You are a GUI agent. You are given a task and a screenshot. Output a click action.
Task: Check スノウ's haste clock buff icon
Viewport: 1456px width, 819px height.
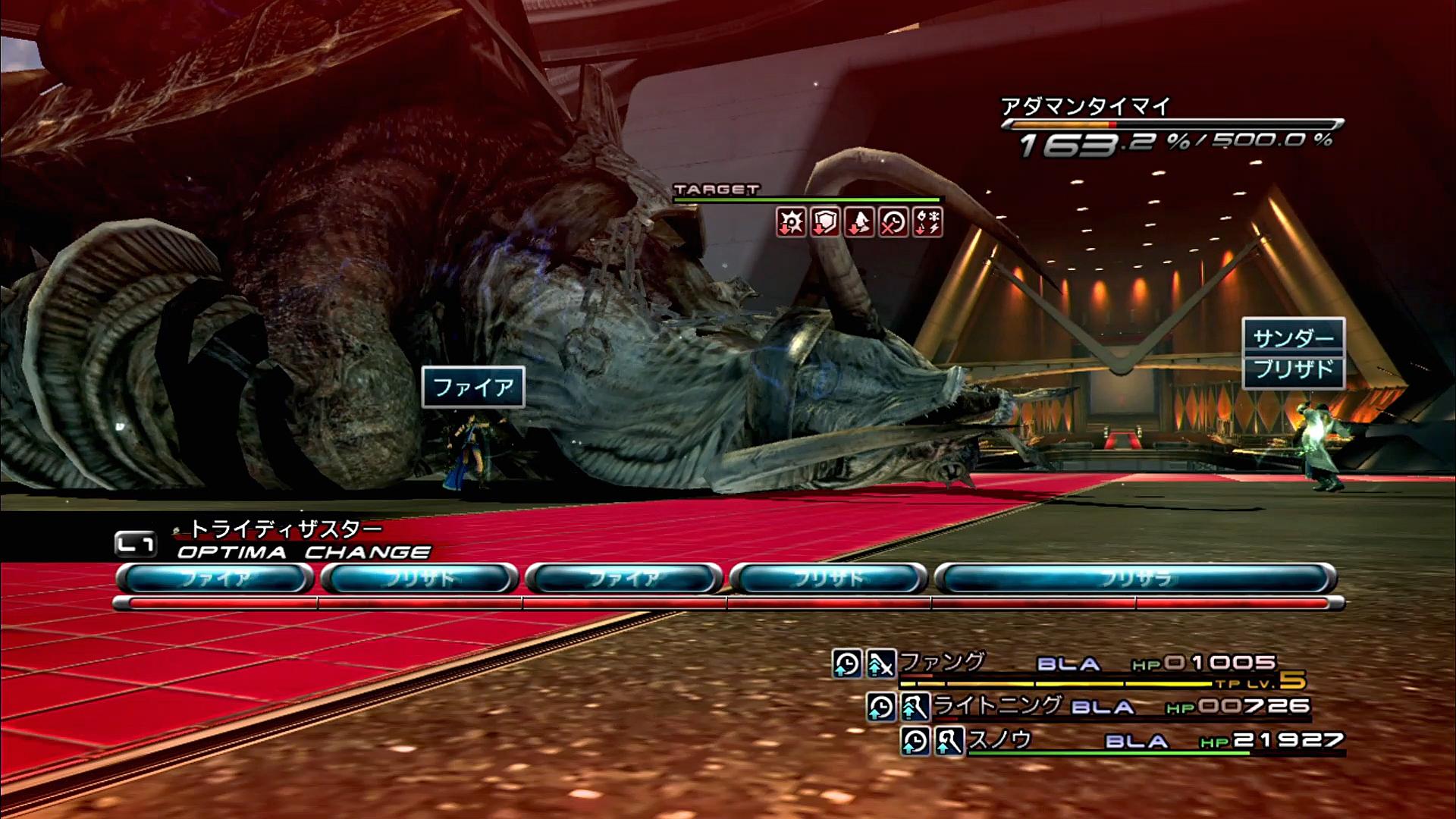click(x=915, y=741)
